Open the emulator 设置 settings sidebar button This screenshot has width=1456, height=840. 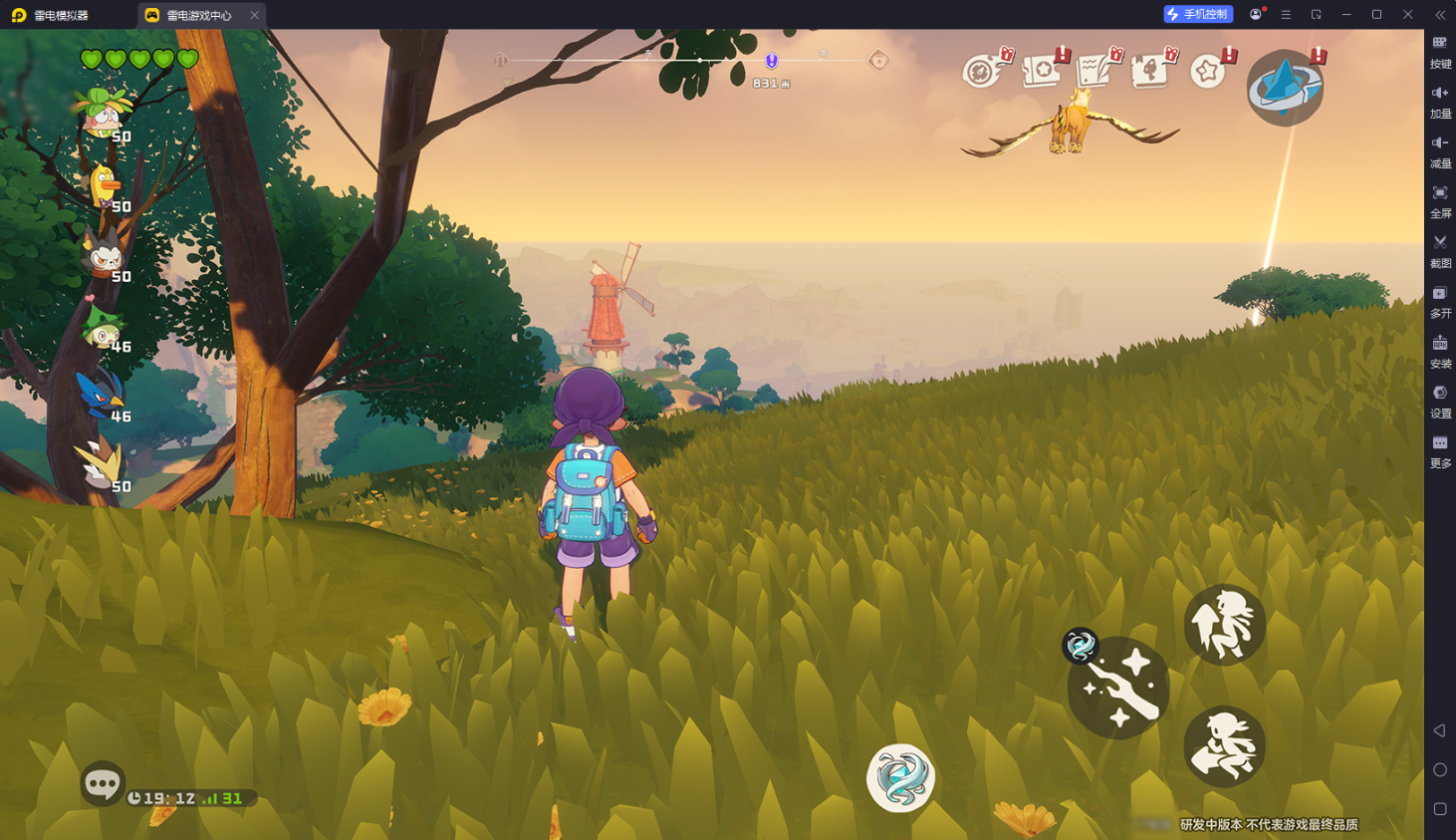coord(1440,401)
